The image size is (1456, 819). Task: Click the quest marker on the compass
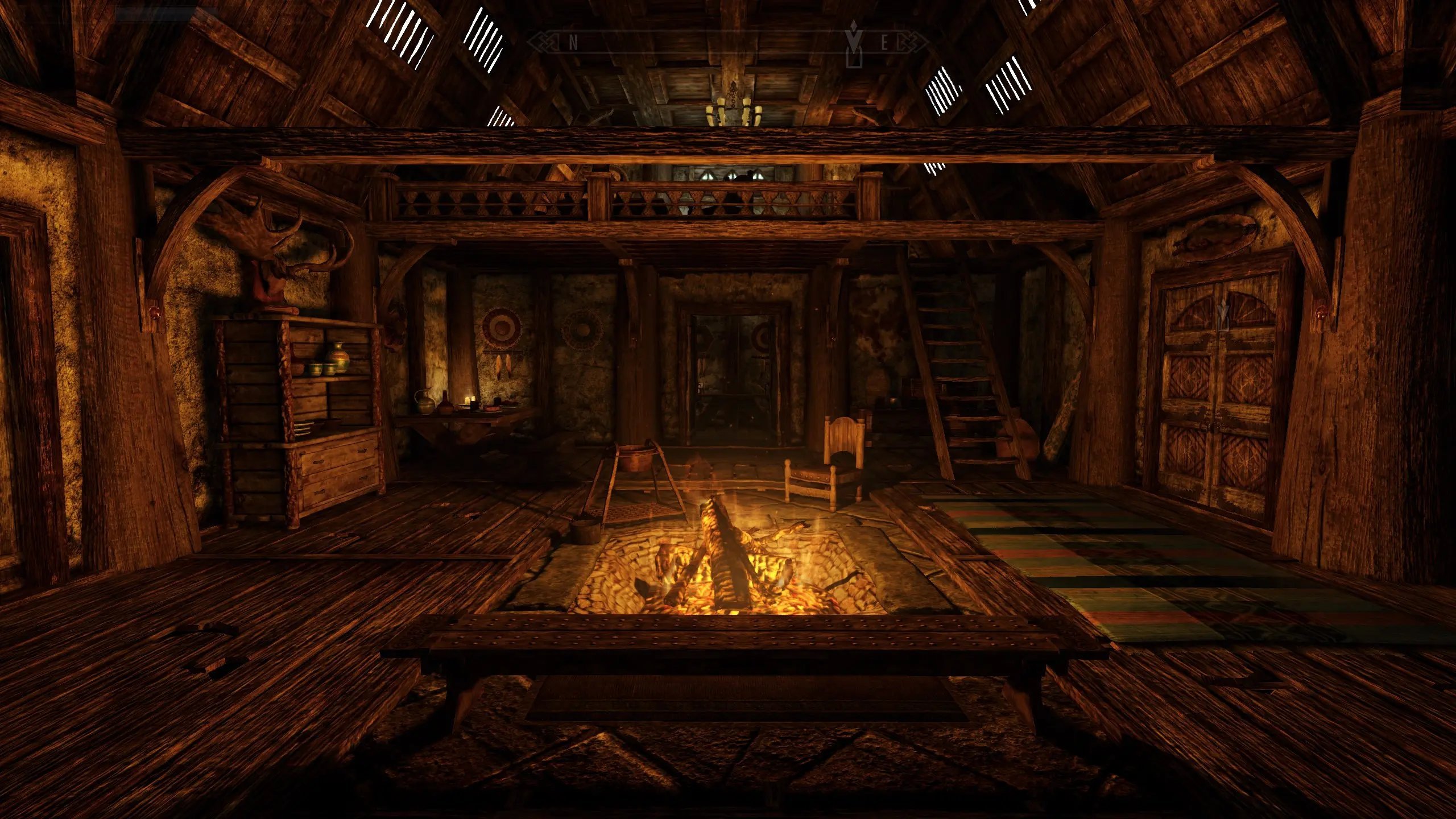click(853, 44)
